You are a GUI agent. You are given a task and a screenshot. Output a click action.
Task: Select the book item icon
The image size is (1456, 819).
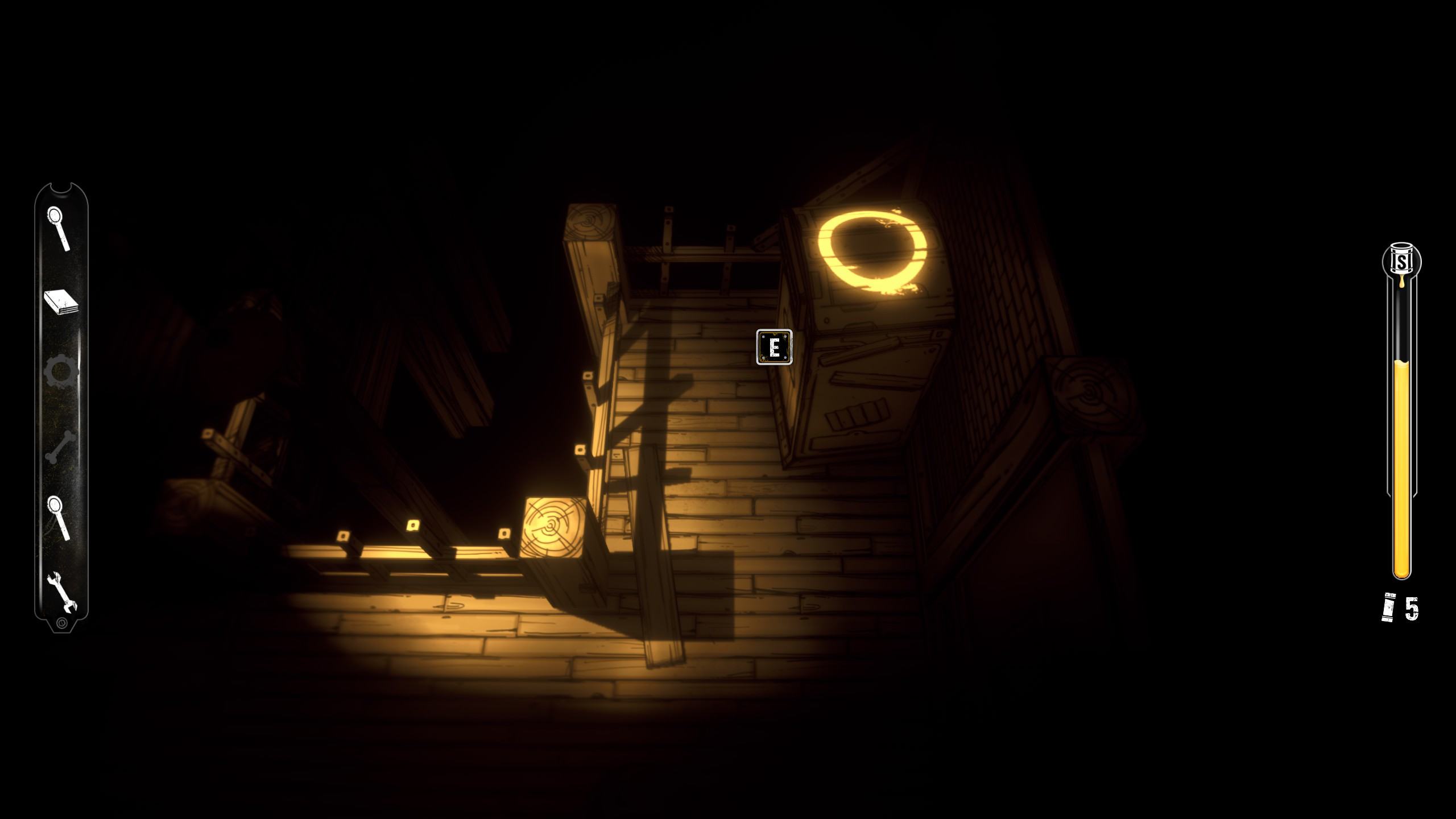(61, 302)
